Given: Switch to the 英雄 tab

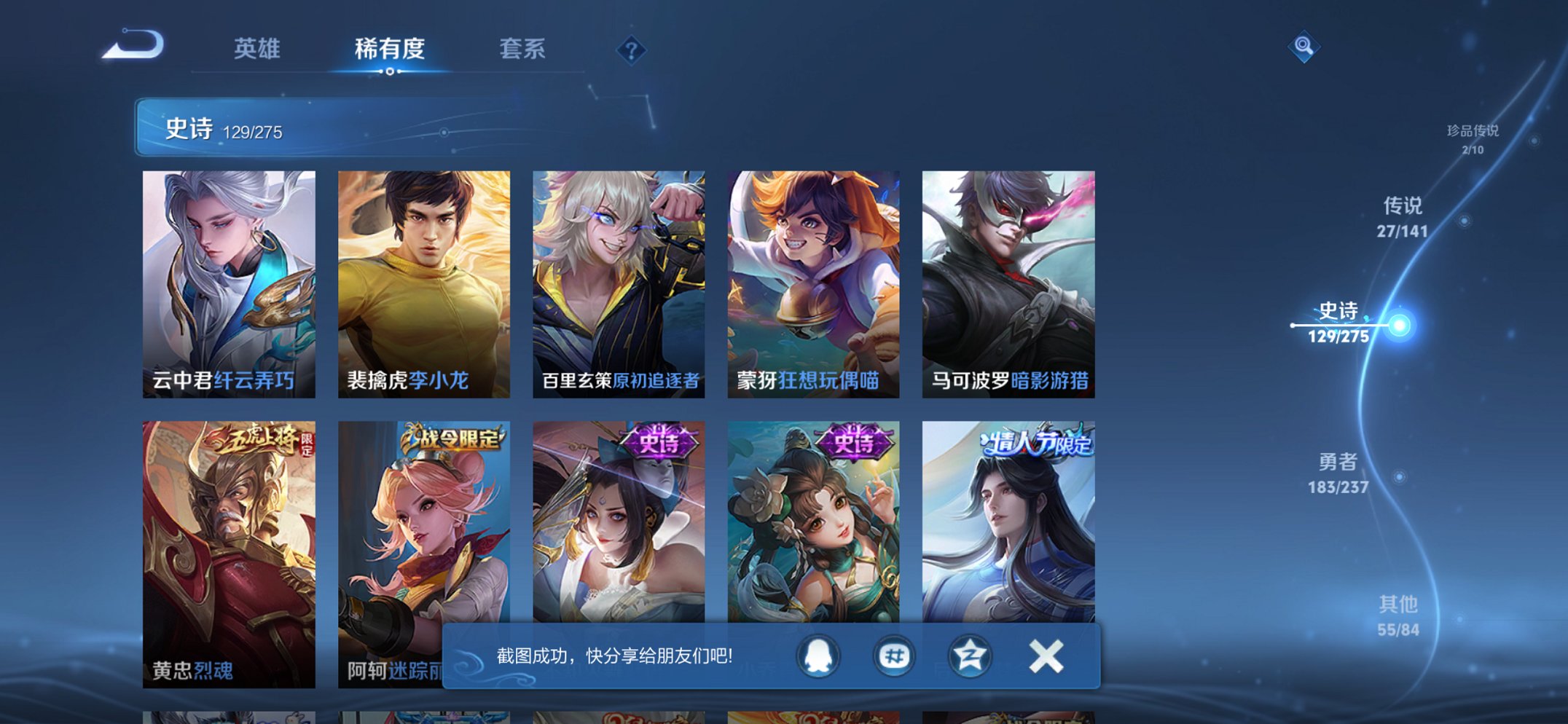Looking at the screenshot, I should (256, 50).
